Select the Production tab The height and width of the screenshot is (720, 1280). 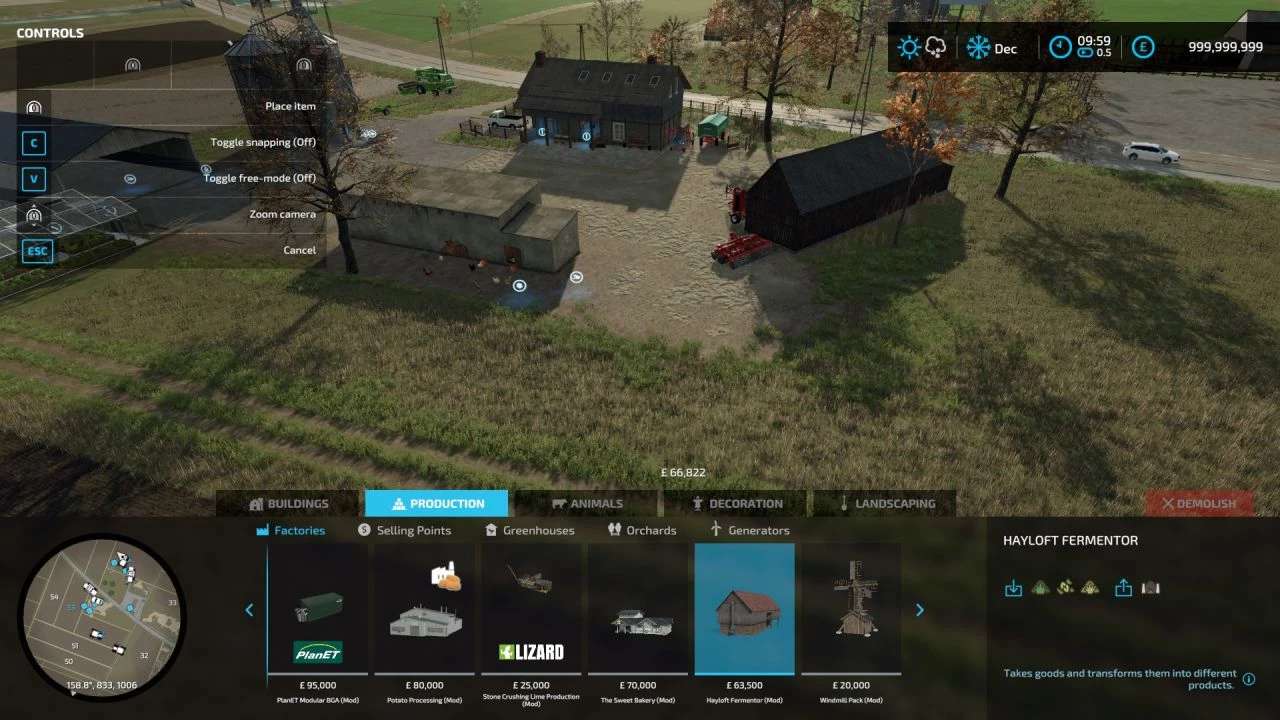point(436,504)
